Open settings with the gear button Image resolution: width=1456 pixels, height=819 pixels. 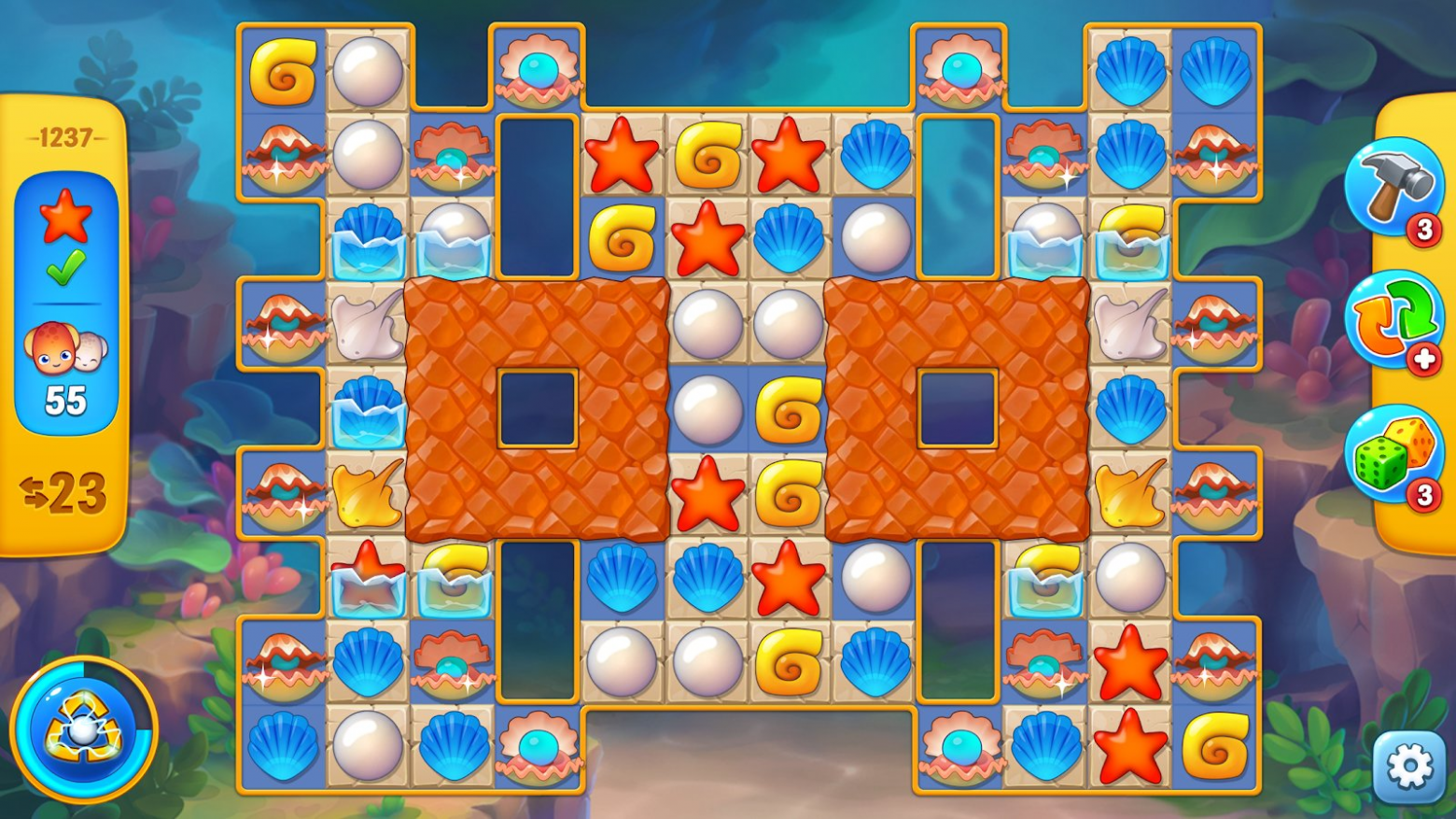[x=1409, y=767]
